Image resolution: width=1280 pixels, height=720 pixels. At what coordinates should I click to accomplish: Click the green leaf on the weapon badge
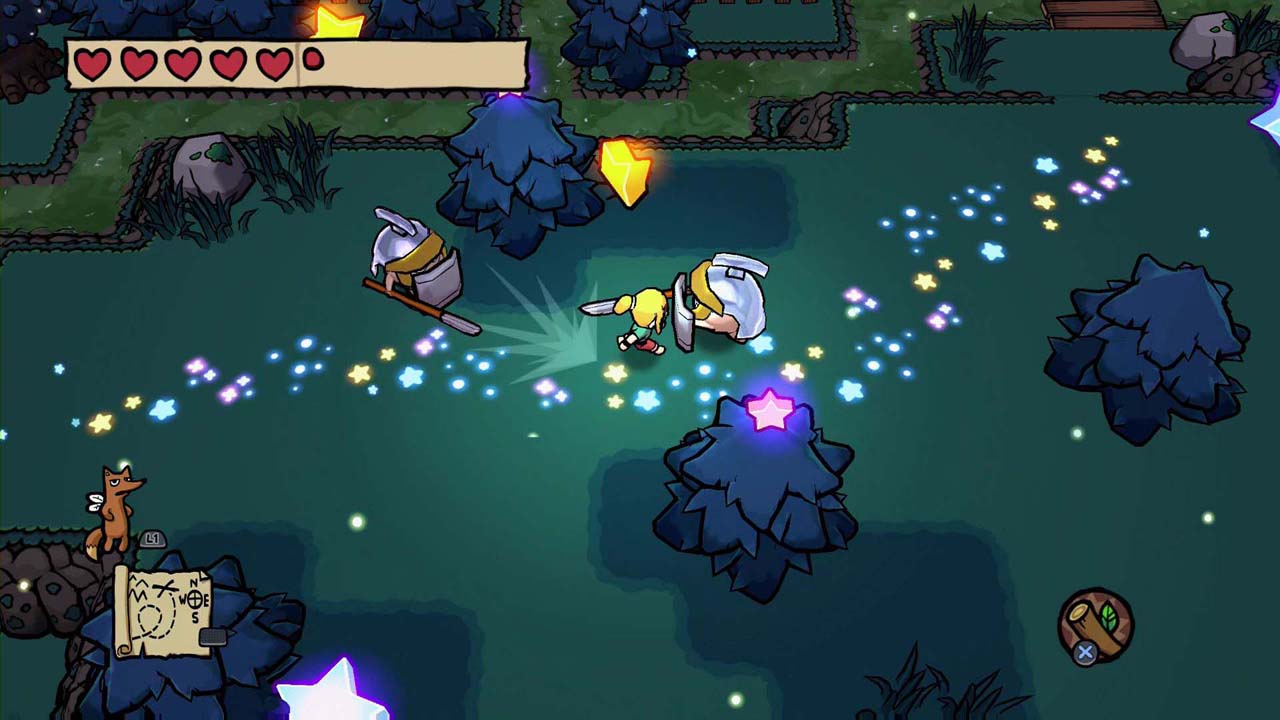coord(1107,620)
